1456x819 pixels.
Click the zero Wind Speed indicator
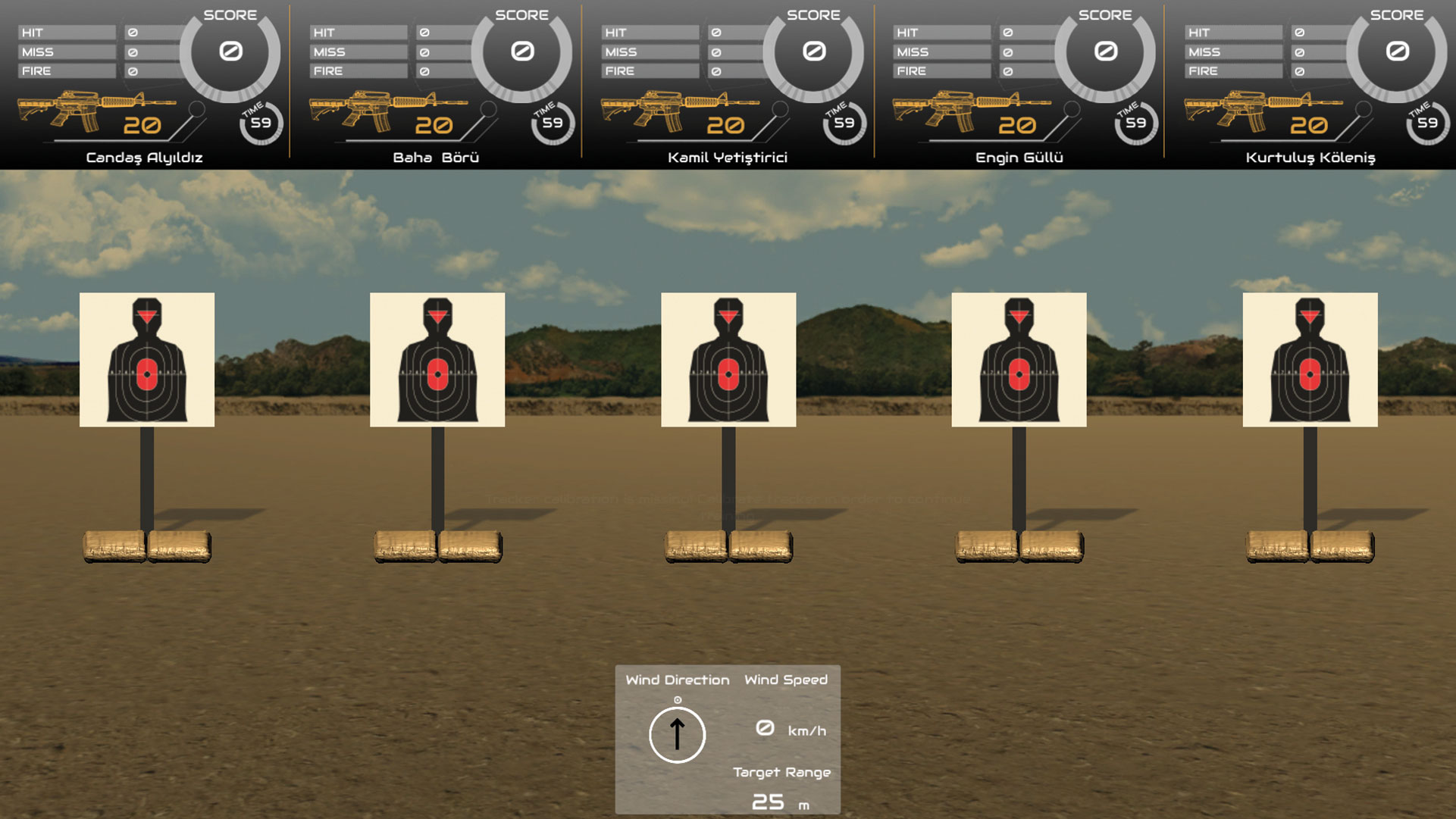(x=765, y=728)
